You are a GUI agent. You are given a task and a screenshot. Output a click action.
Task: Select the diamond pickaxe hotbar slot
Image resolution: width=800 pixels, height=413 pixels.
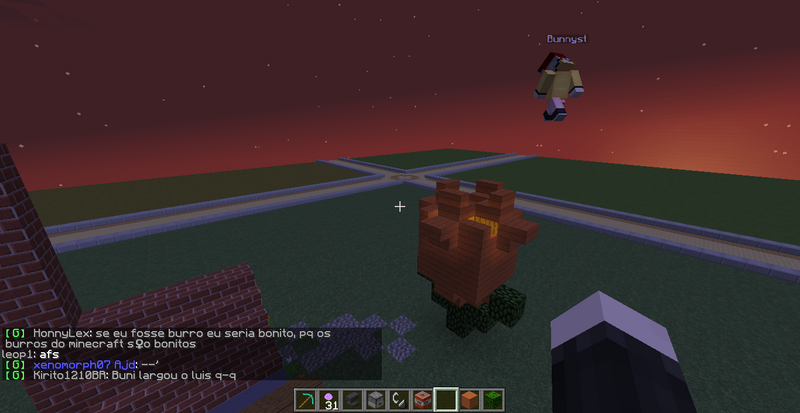tap(304, 400)
